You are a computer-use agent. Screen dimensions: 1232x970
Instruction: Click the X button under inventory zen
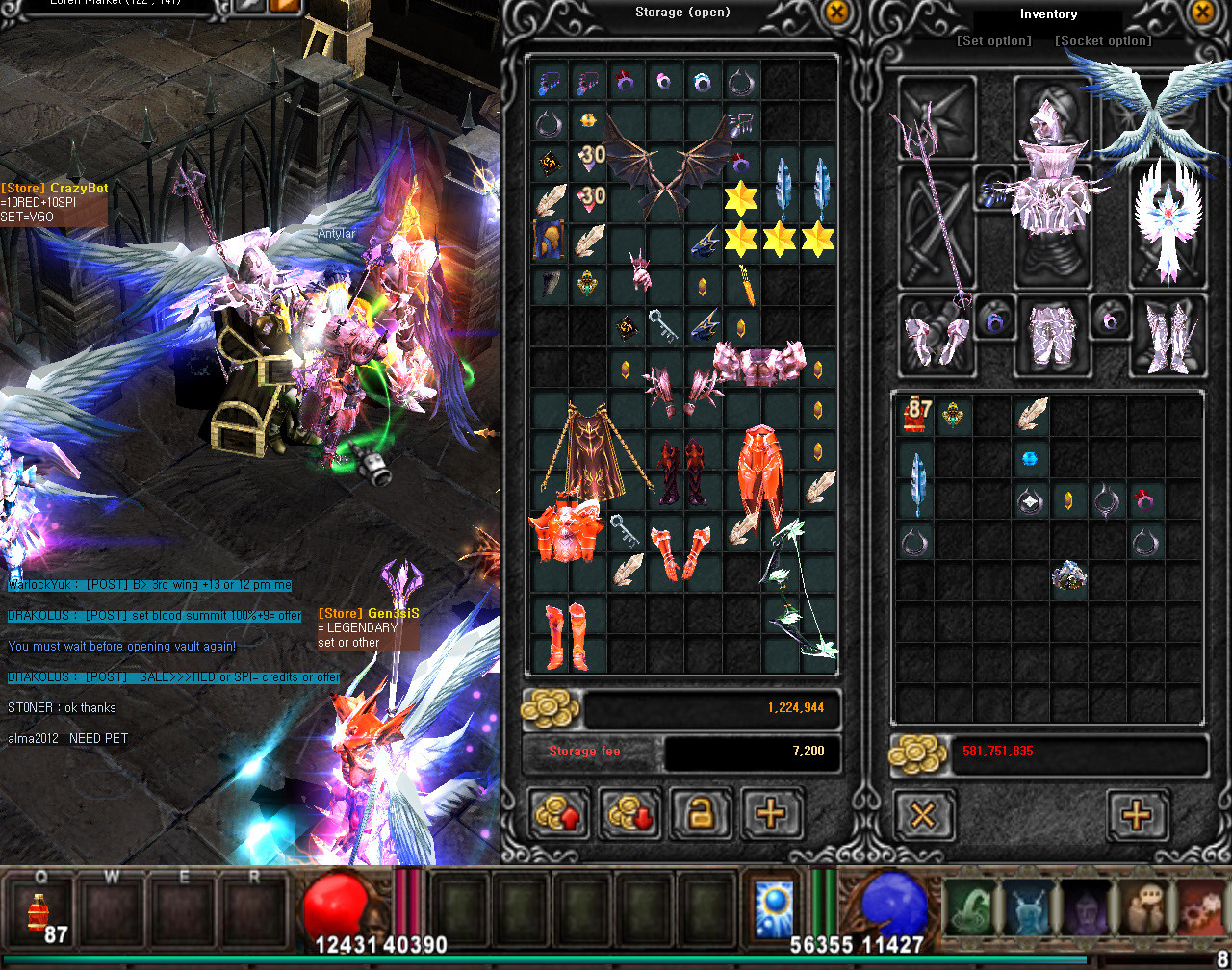tap(923, 815)
